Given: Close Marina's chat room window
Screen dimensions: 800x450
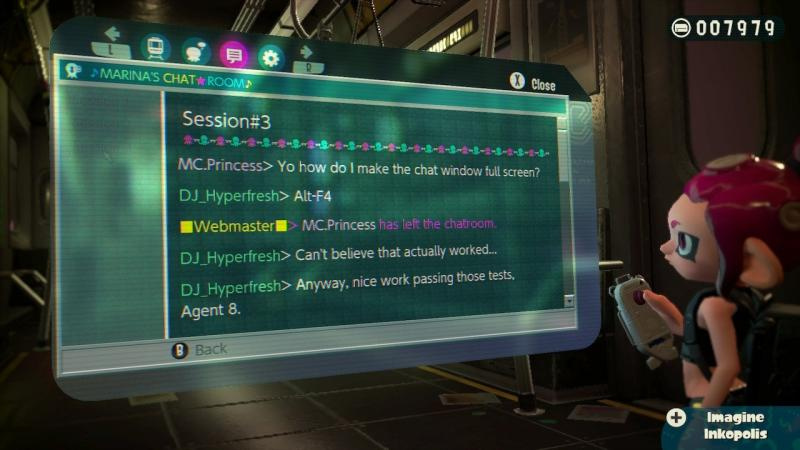Looking at the screenshot, I should click(531, 85).
